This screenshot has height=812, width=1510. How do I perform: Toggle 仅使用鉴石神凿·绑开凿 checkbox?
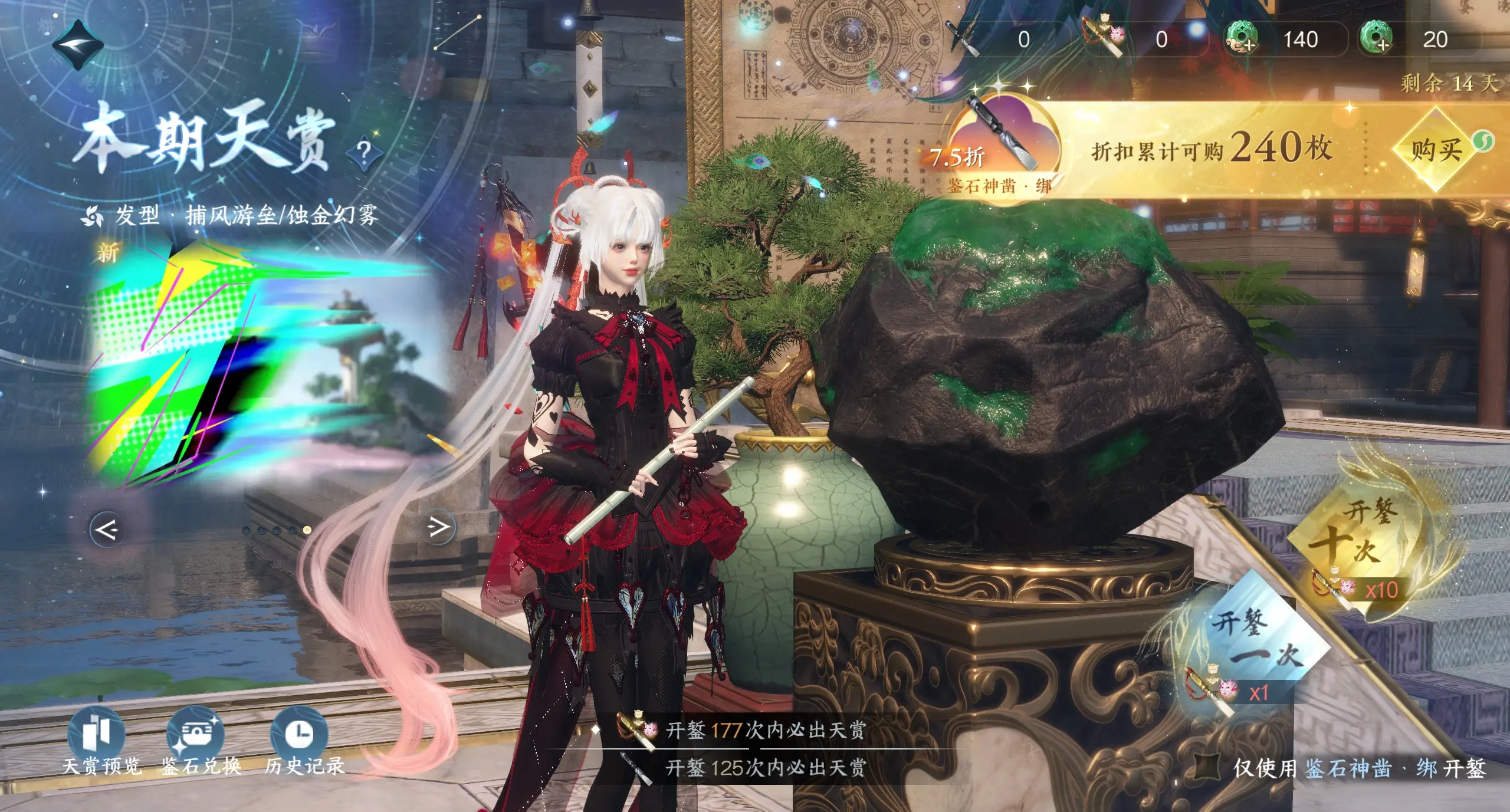click(1207, 767)
